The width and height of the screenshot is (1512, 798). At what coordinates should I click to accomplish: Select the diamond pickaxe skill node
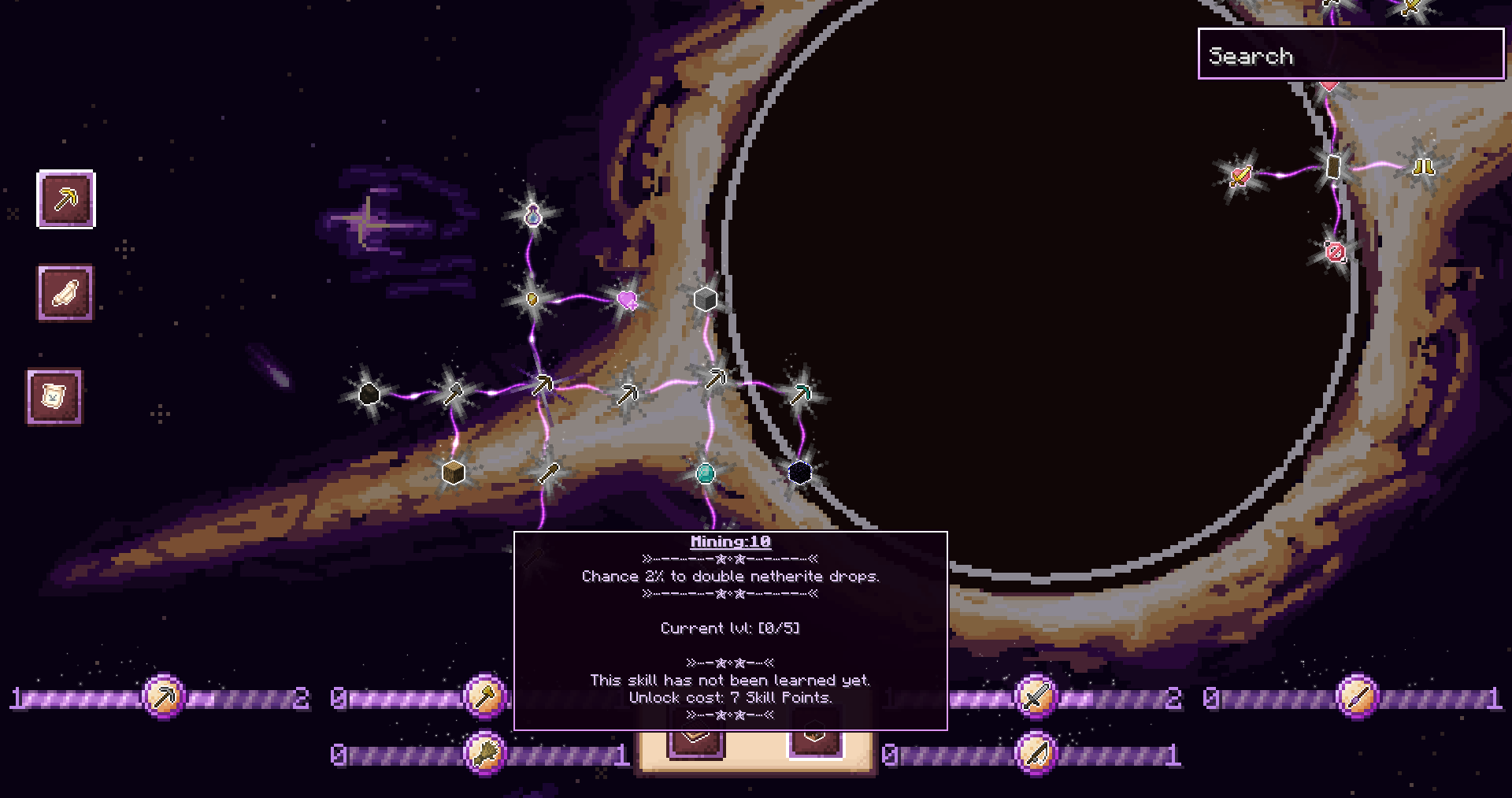pos(800,393)
